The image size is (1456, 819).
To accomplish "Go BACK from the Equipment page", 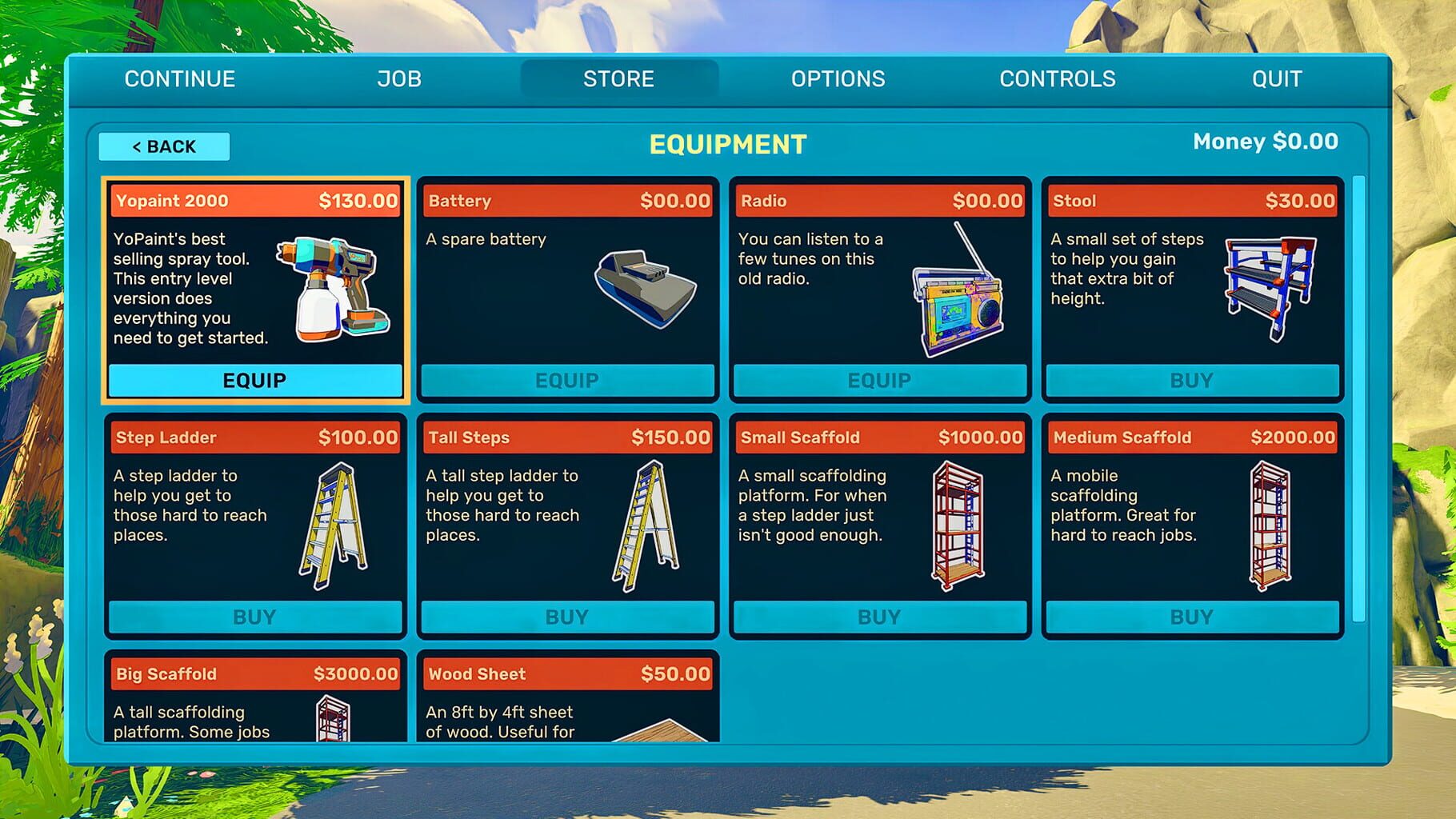I will [163, 146].
